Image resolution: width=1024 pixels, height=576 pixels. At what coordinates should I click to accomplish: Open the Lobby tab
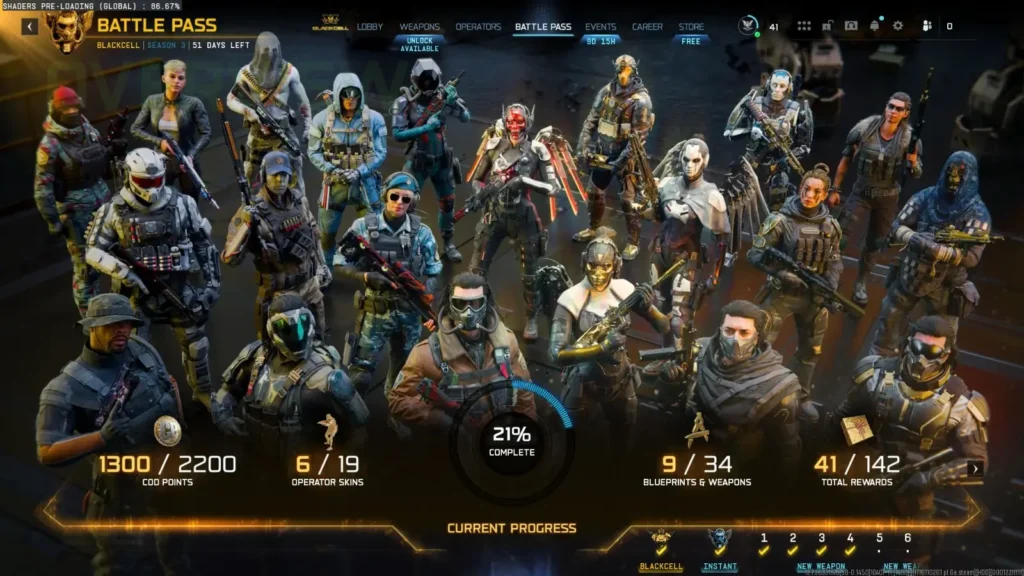pyautogui.click(x=369, y=27)
